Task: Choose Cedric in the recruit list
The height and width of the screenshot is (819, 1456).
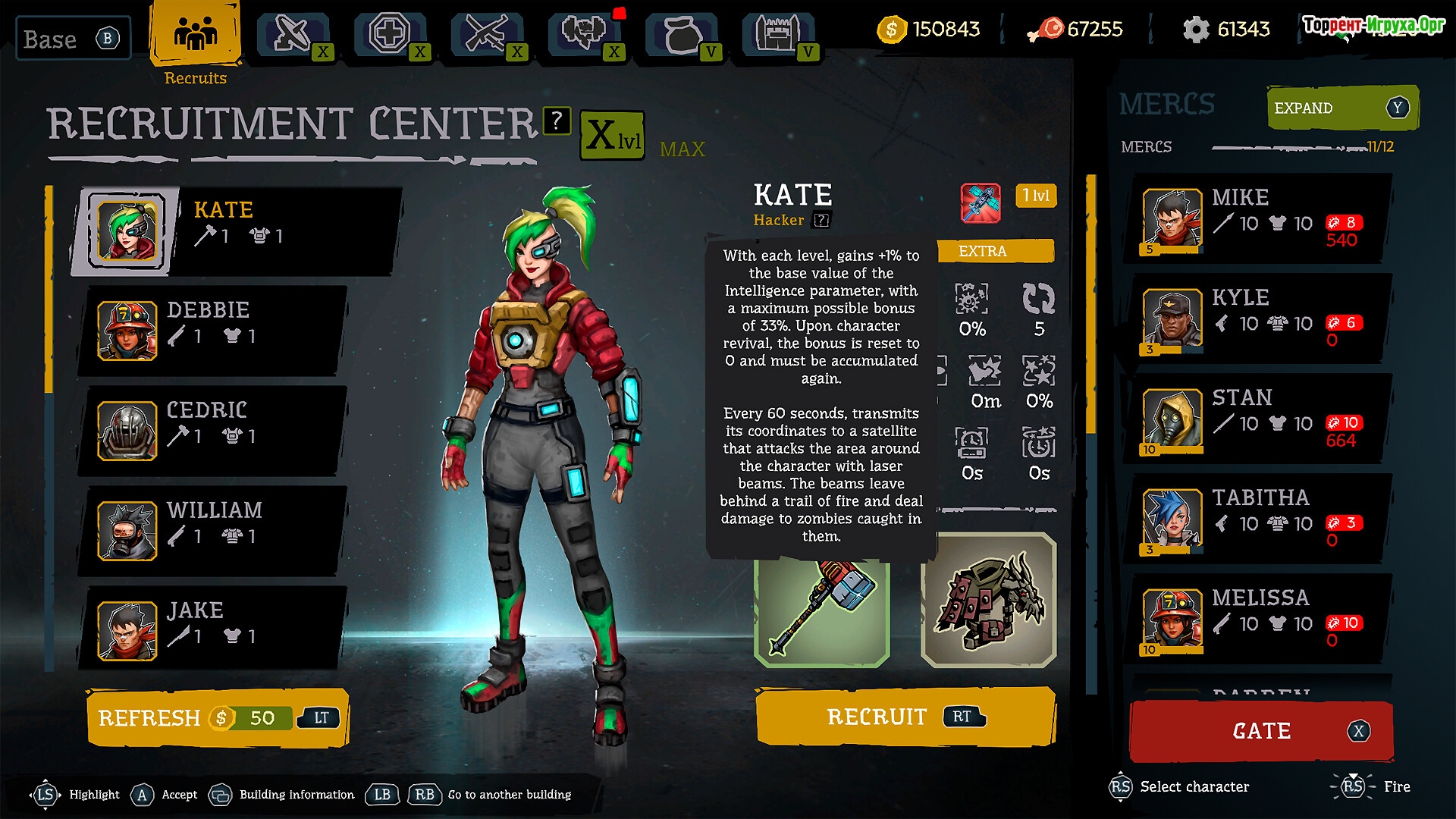Action: [212, 431]
